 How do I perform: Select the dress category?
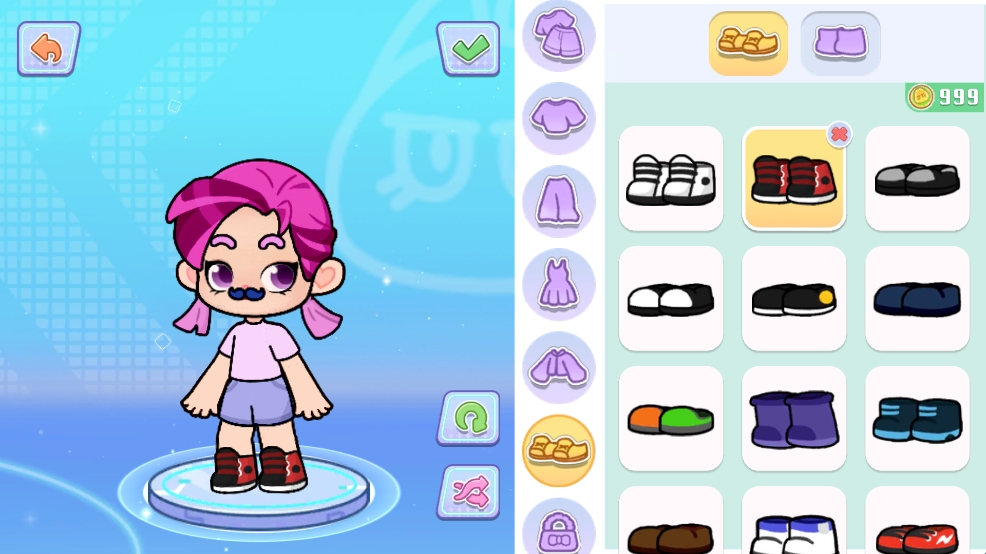point(558,284)
